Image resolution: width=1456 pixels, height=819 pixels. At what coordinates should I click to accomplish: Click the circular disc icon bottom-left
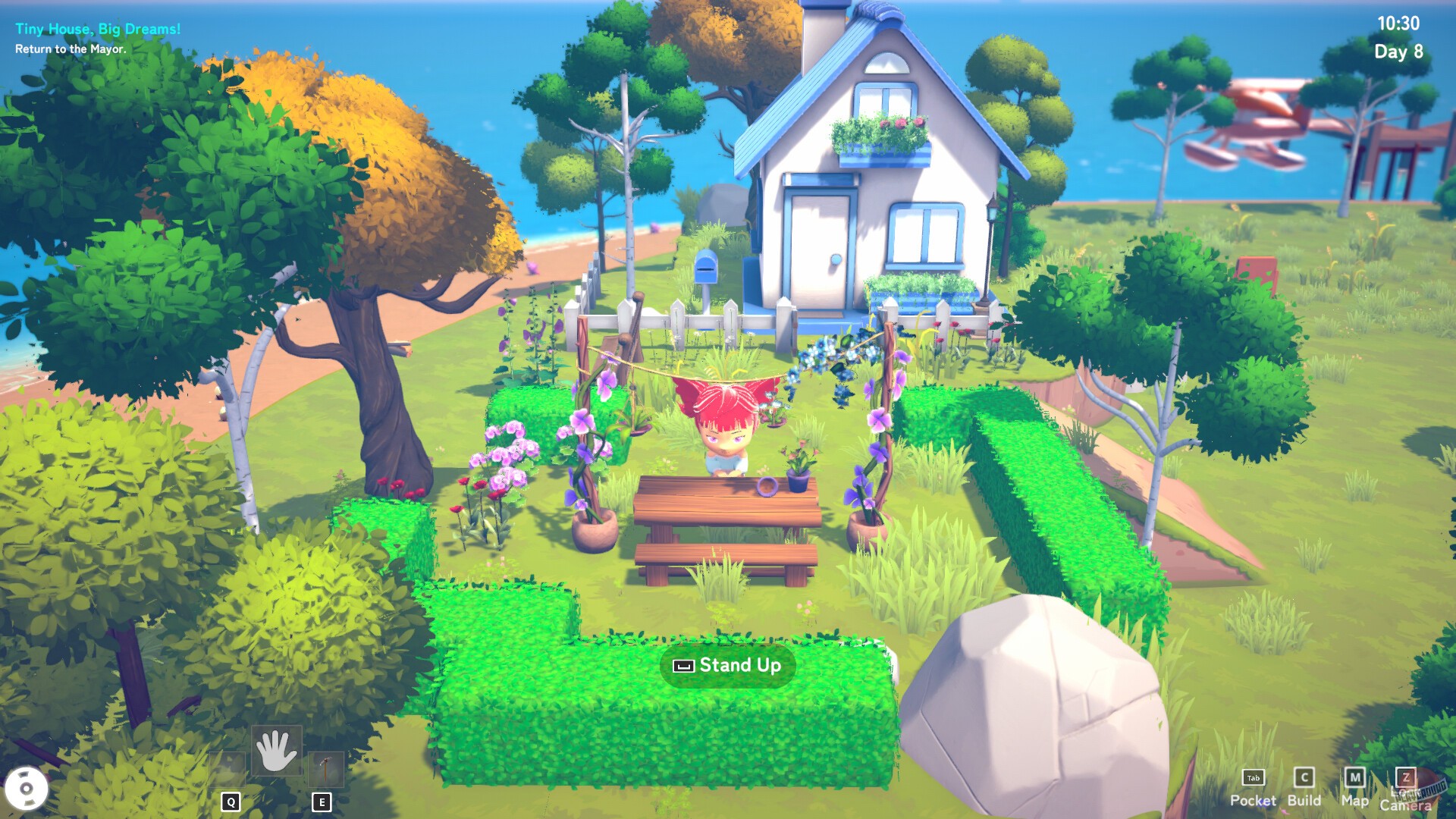(x=29, y=790)
